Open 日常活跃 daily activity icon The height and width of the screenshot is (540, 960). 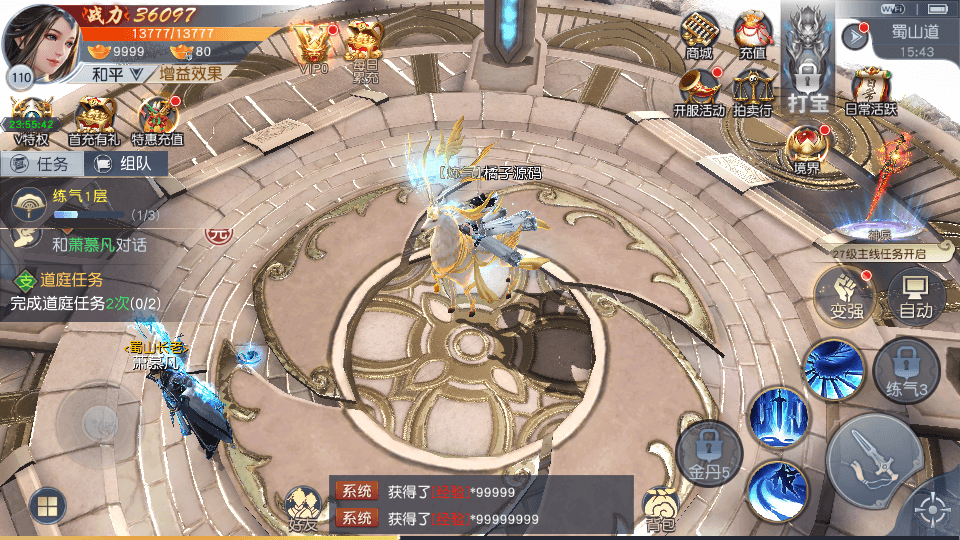point(872,90)
